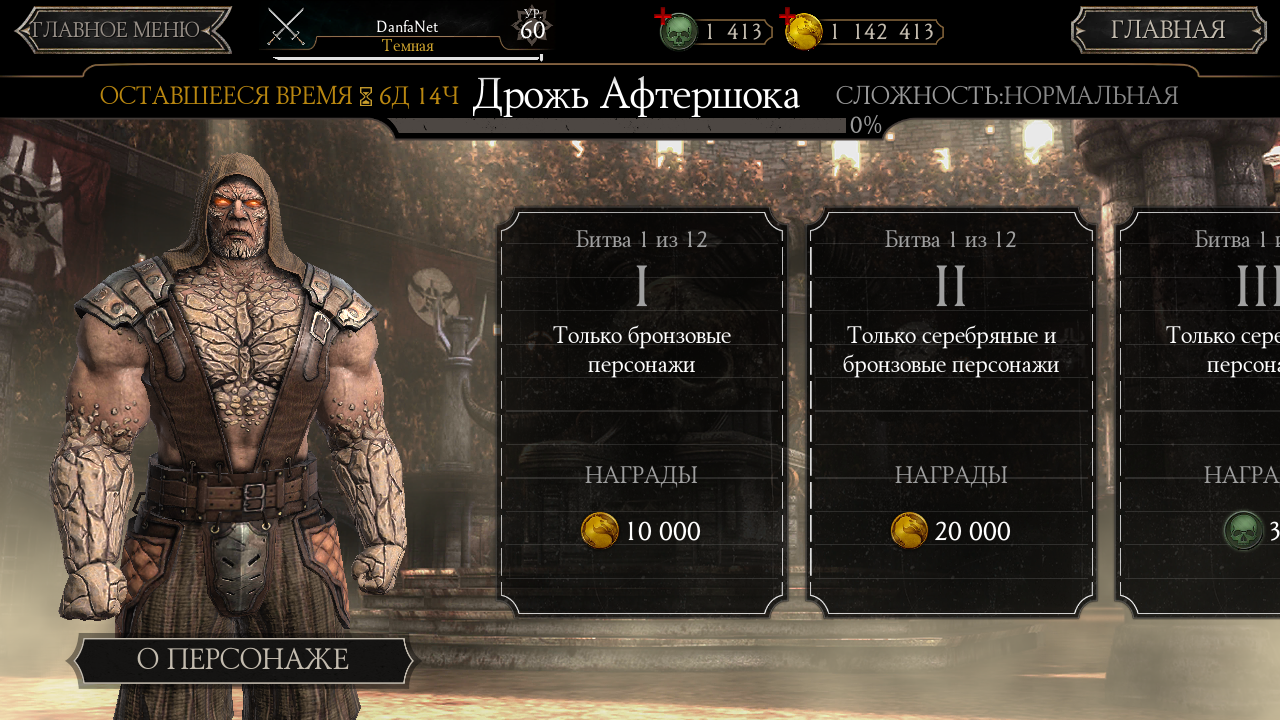Buy more gold koins via dragon coin
This screenshot has height=720, width=1280.
click(802, 30)
